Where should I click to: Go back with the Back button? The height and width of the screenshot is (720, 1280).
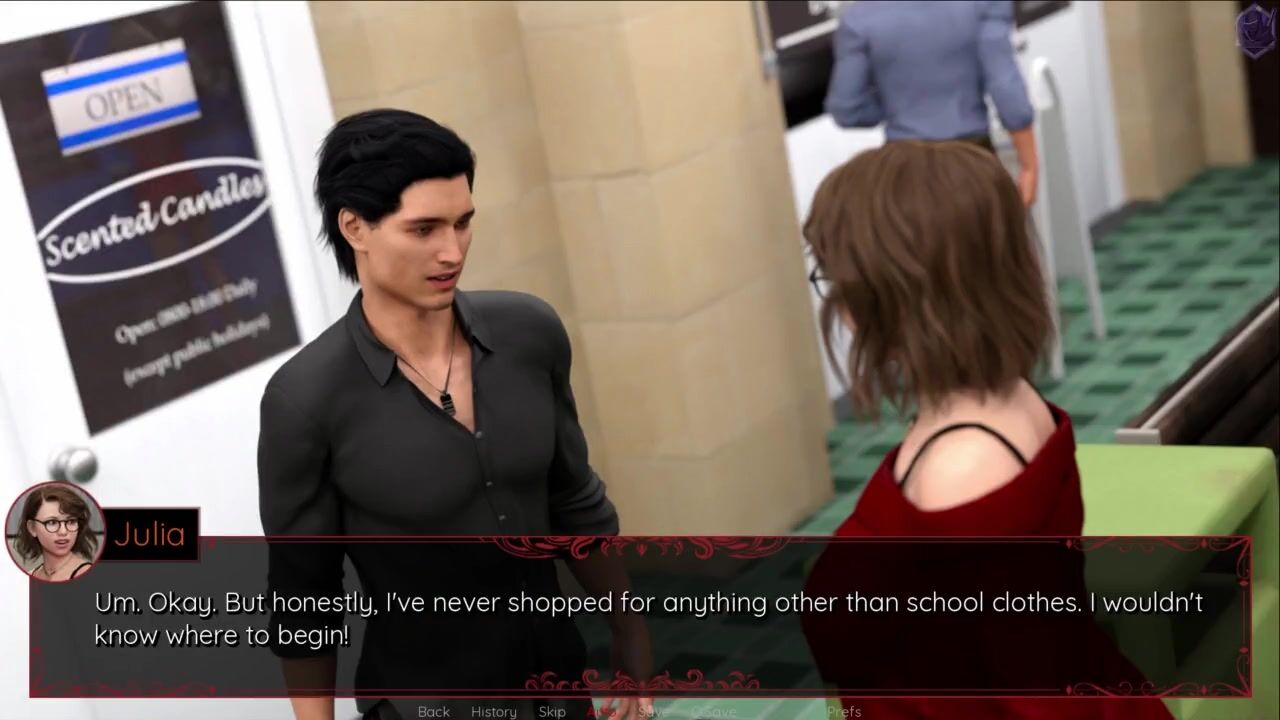click(433, 711)
